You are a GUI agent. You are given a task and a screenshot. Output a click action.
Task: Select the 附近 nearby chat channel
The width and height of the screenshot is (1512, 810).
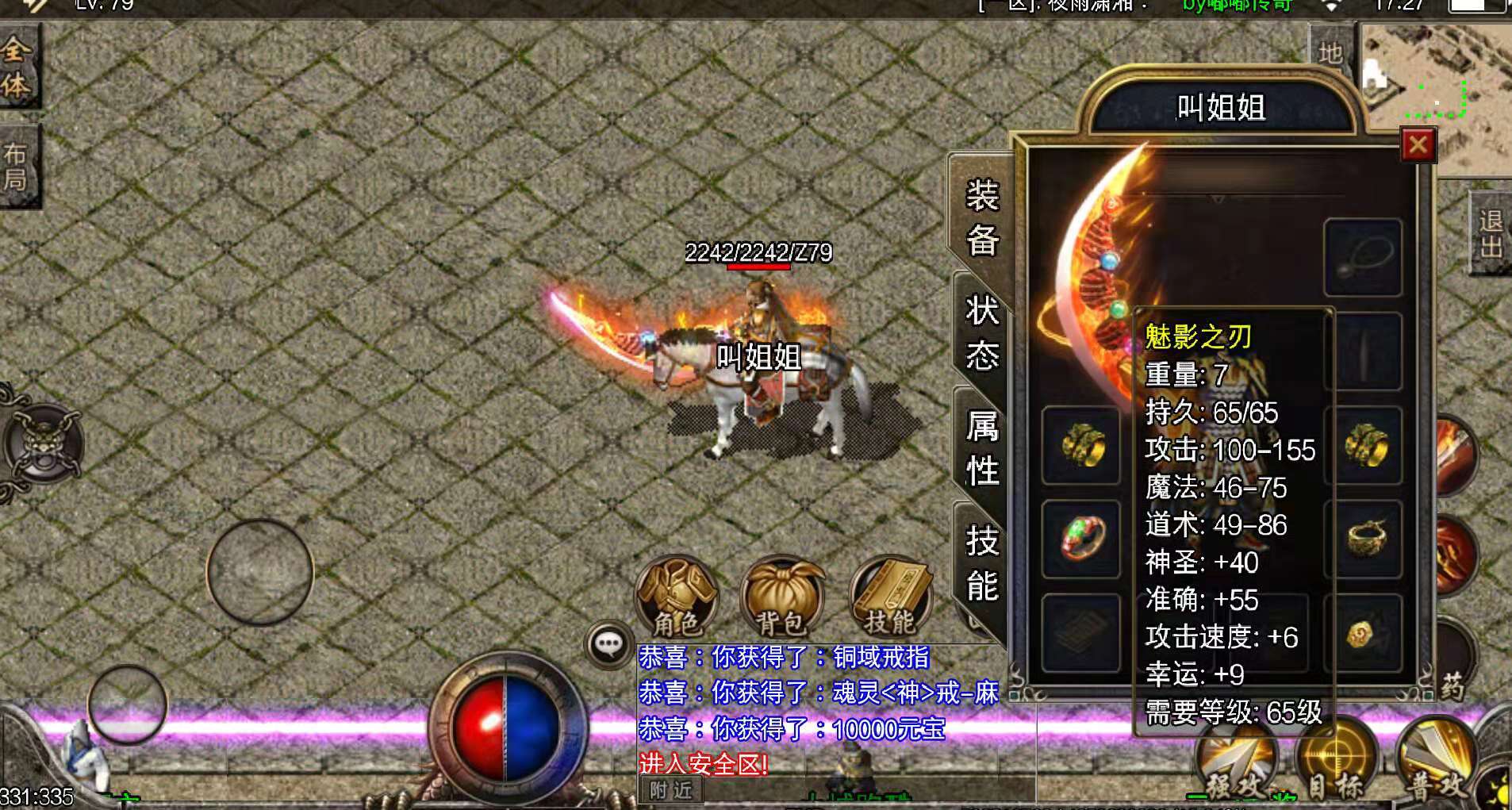pos(670,790)
